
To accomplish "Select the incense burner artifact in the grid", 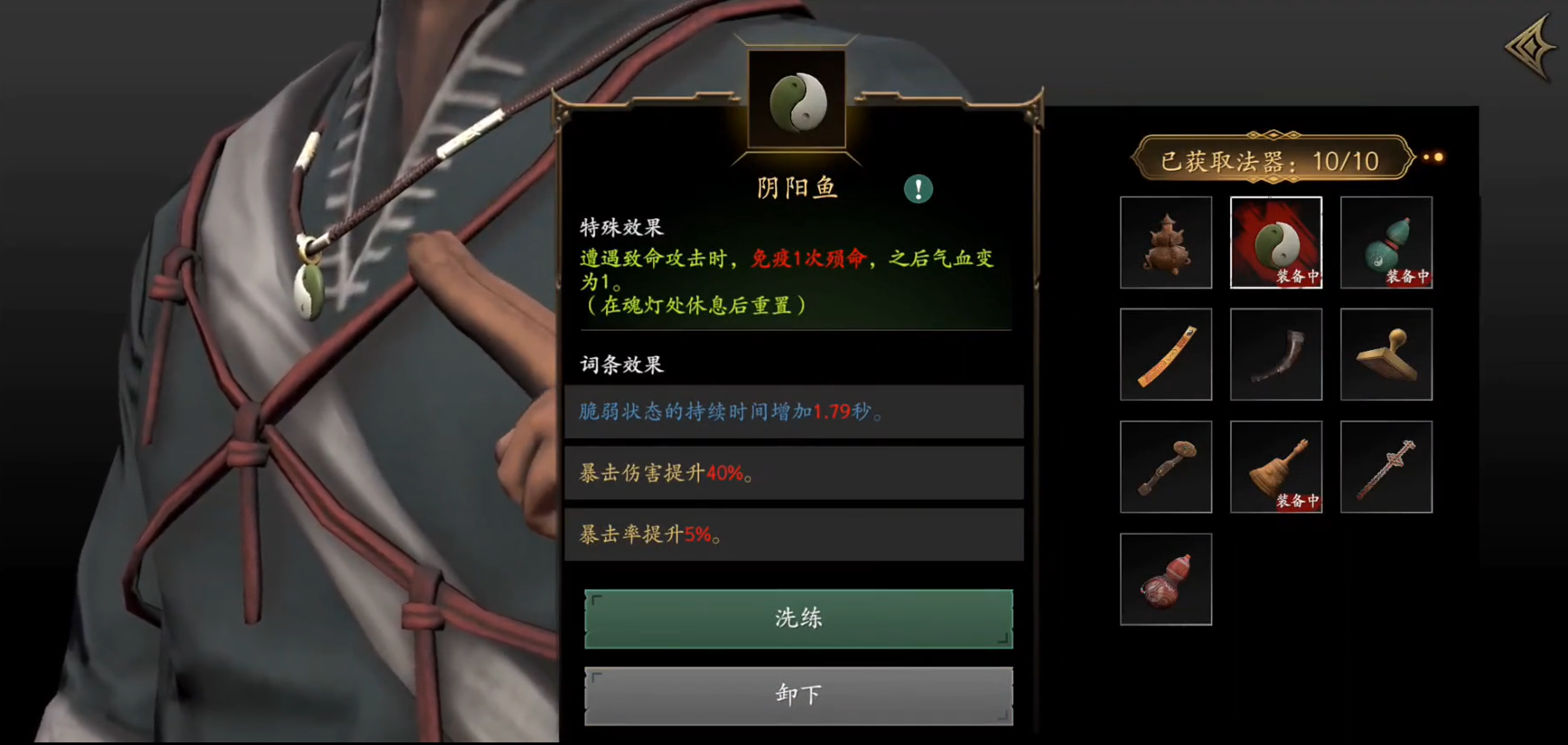I will point(1165,243).
